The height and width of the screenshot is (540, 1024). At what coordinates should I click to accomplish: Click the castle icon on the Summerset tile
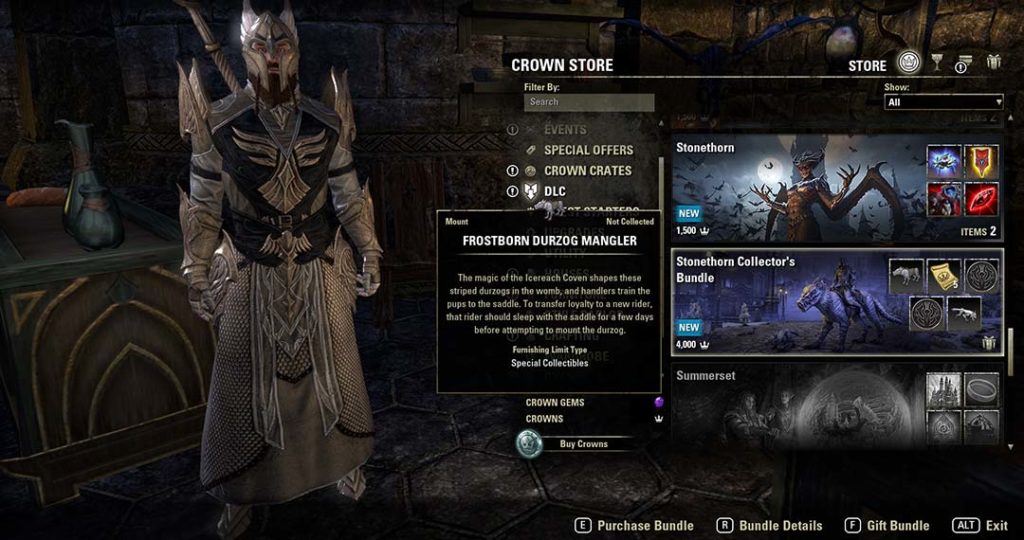[943, 389]
